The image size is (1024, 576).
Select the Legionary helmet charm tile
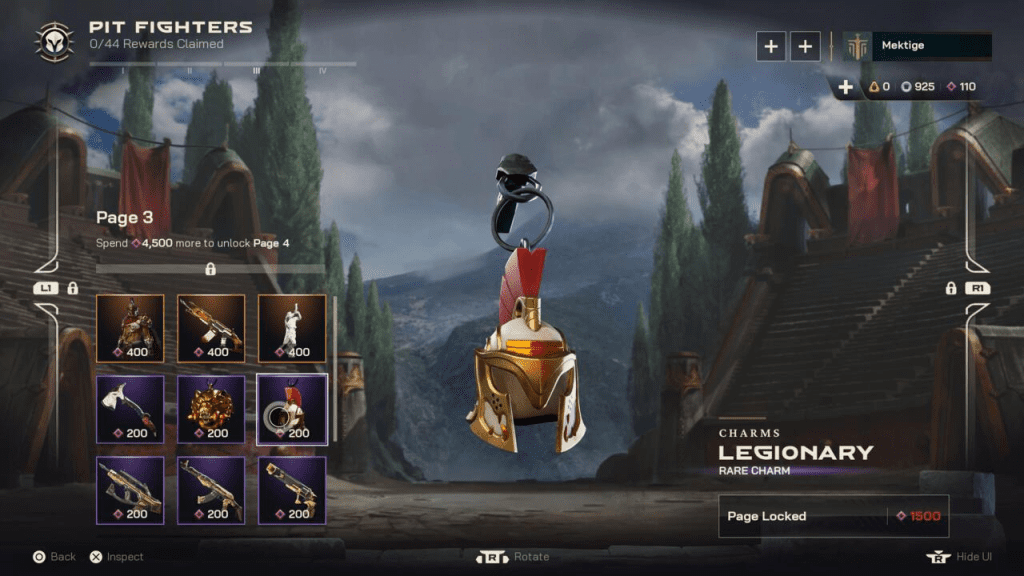coord(292,408)
